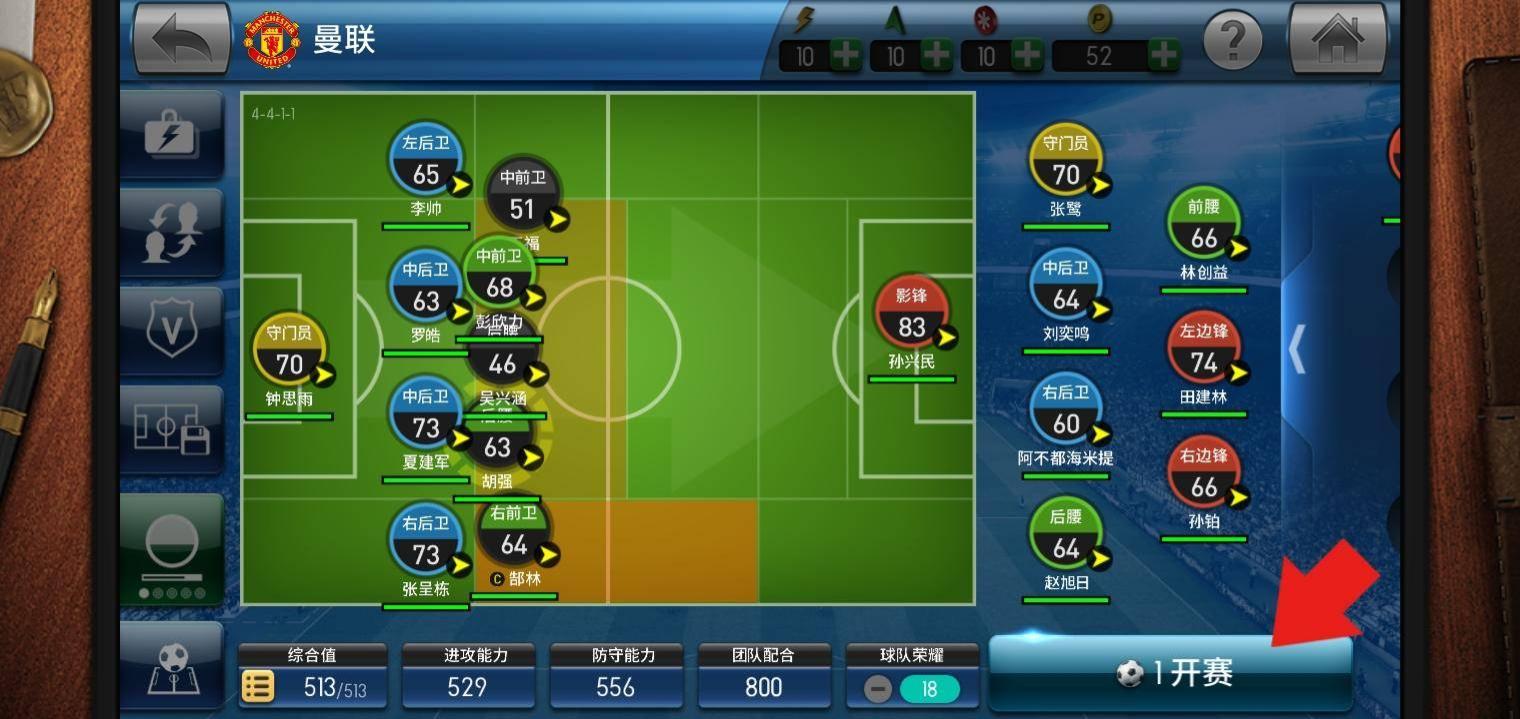Image resolution: width=1520 pixels, height=719 pixels.
Task: Open the home screen
Action: 1337,39
